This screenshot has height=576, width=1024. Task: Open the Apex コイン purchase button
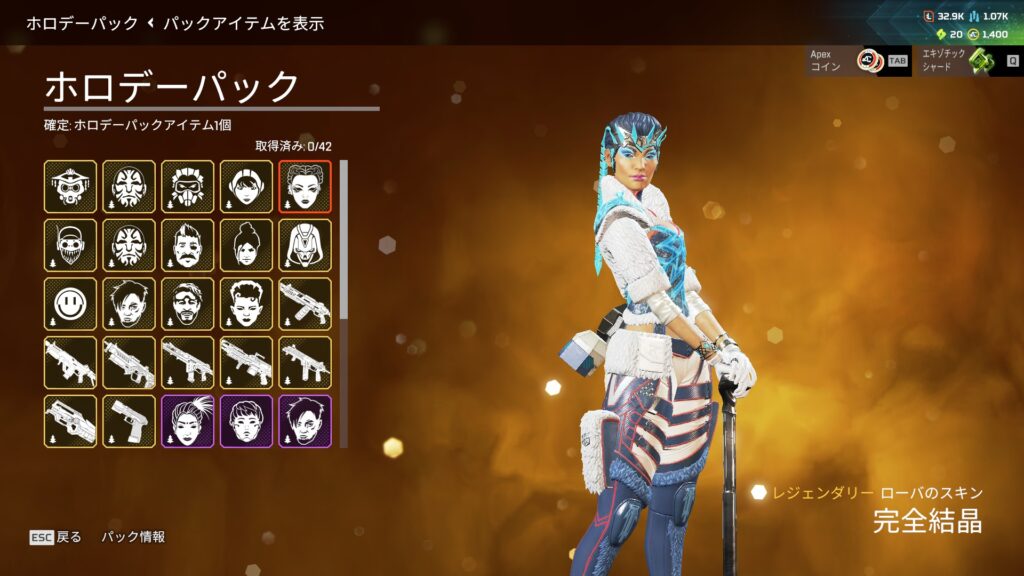click(x=857, y=61)
